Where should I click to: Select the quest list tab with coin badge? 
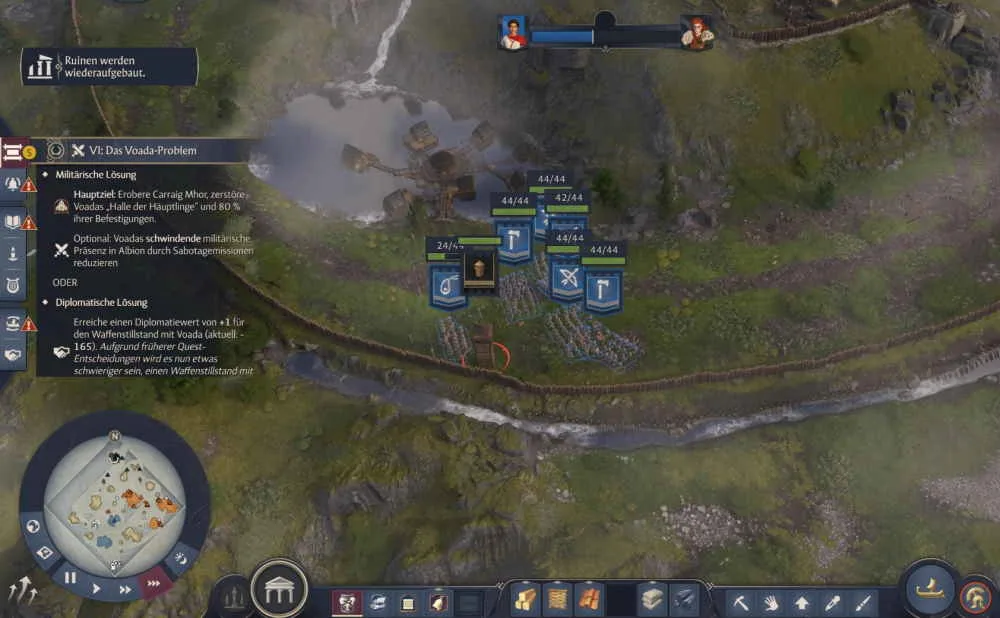(14, 152)
